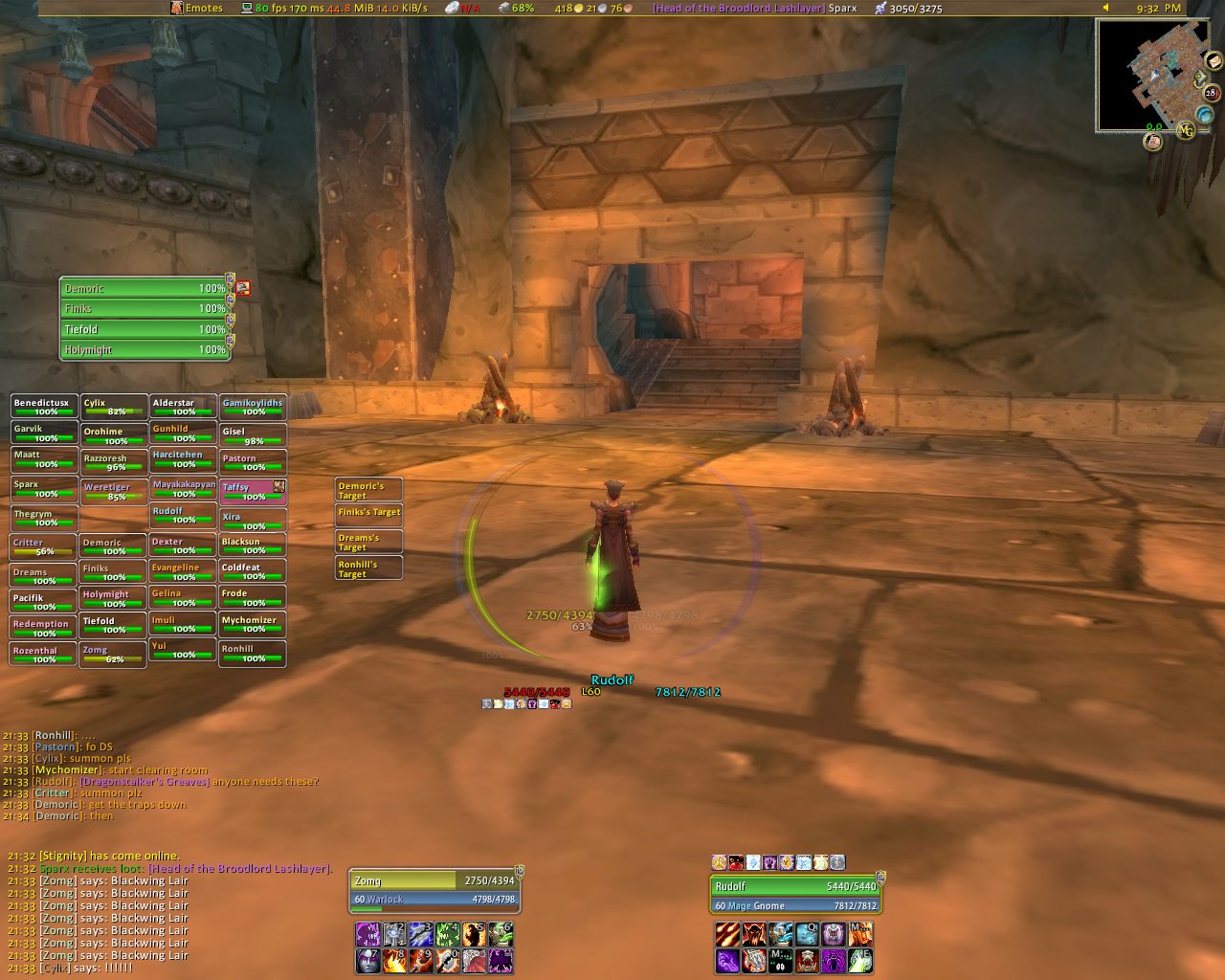1225x980 pixels.
Task: Select Mychomizer's raid frame
Action: tap(253, 625)
